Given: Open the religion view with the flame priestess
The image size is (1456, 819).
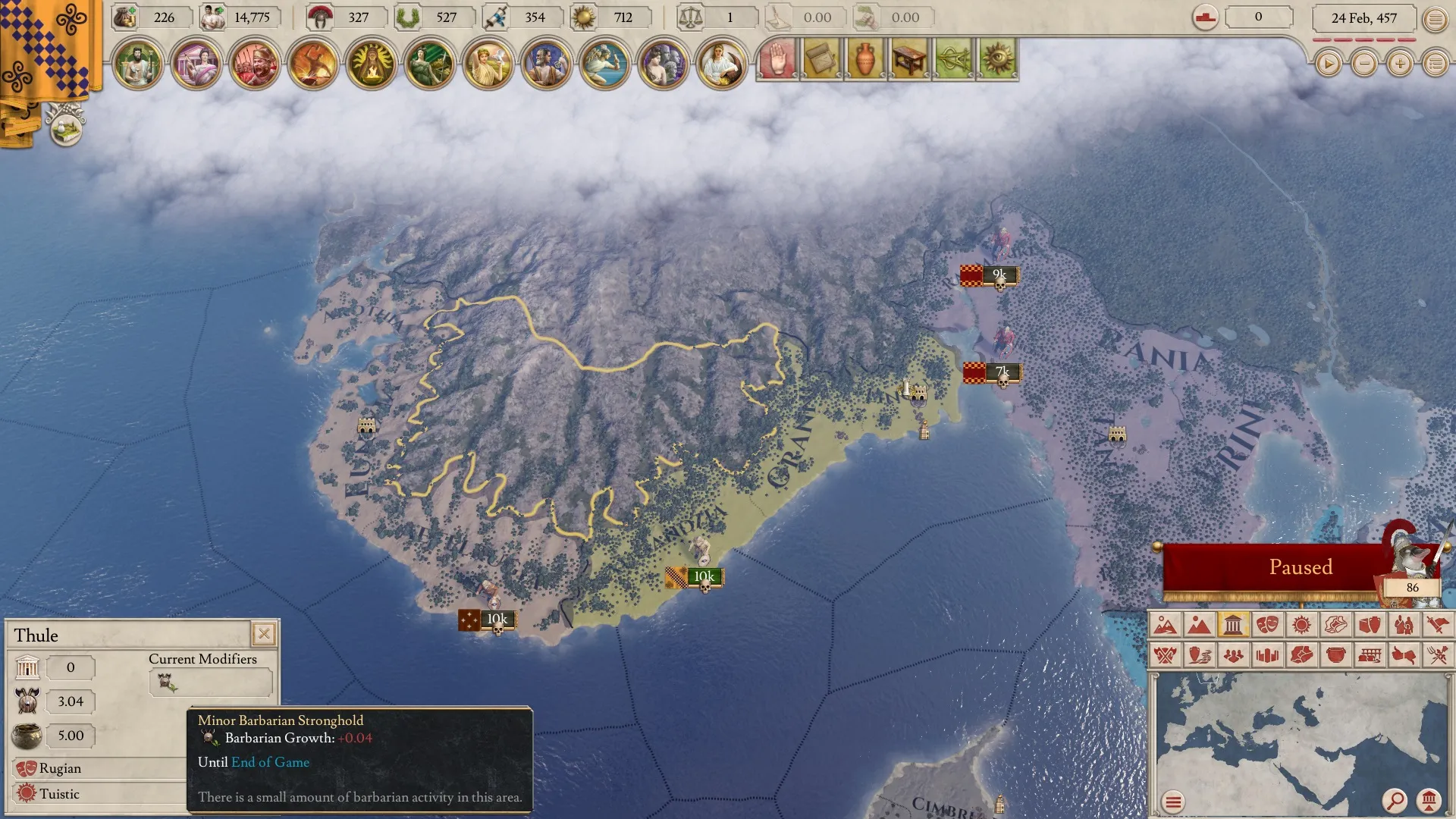Looking at the screenshot, I should click(x=372, y=64).
